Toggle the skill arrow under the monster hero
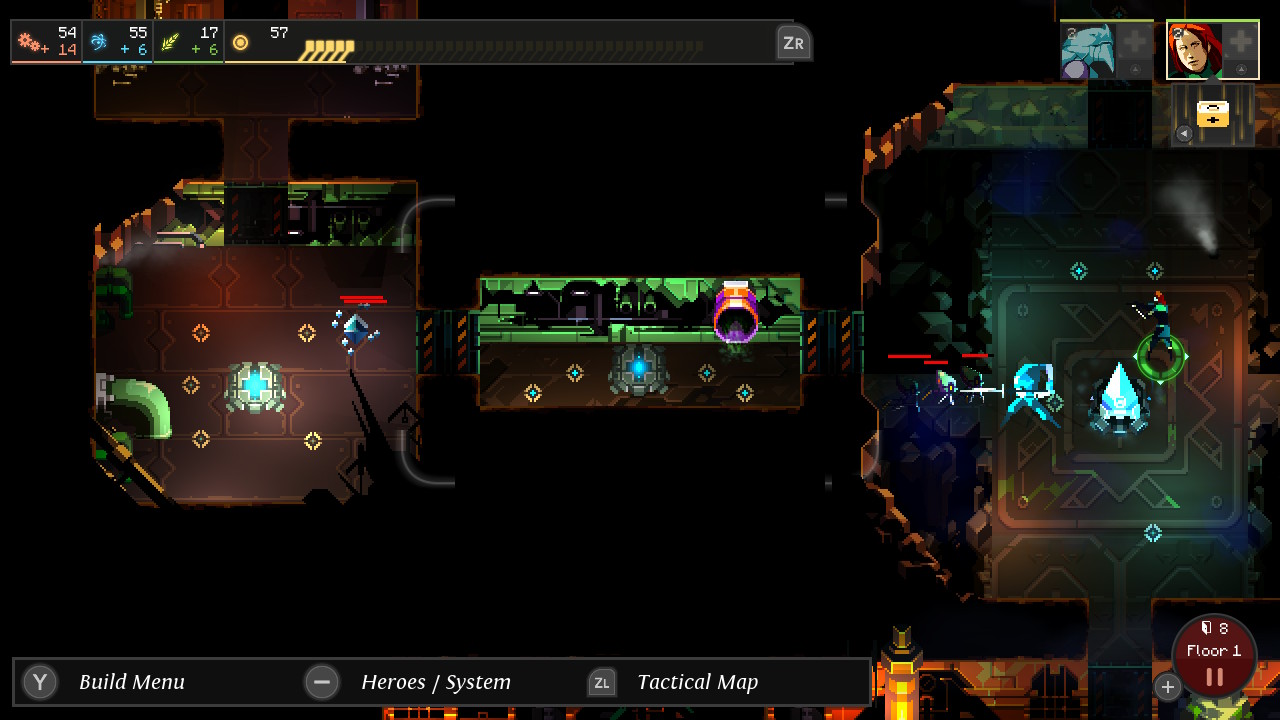This screenshot has width=1280, height=720. [x=1135, y=68]
